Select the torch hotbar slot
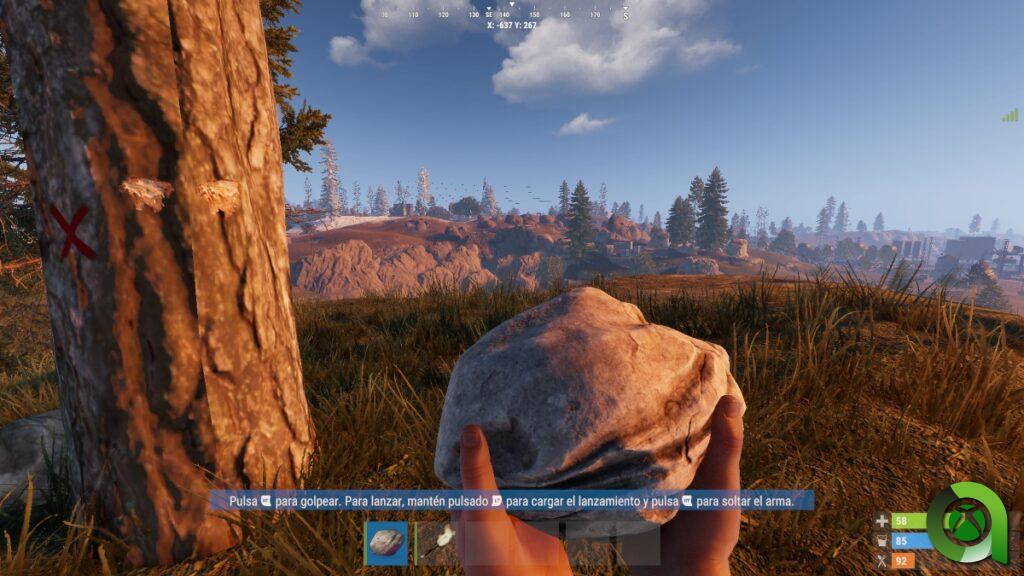 pos(436,543)
